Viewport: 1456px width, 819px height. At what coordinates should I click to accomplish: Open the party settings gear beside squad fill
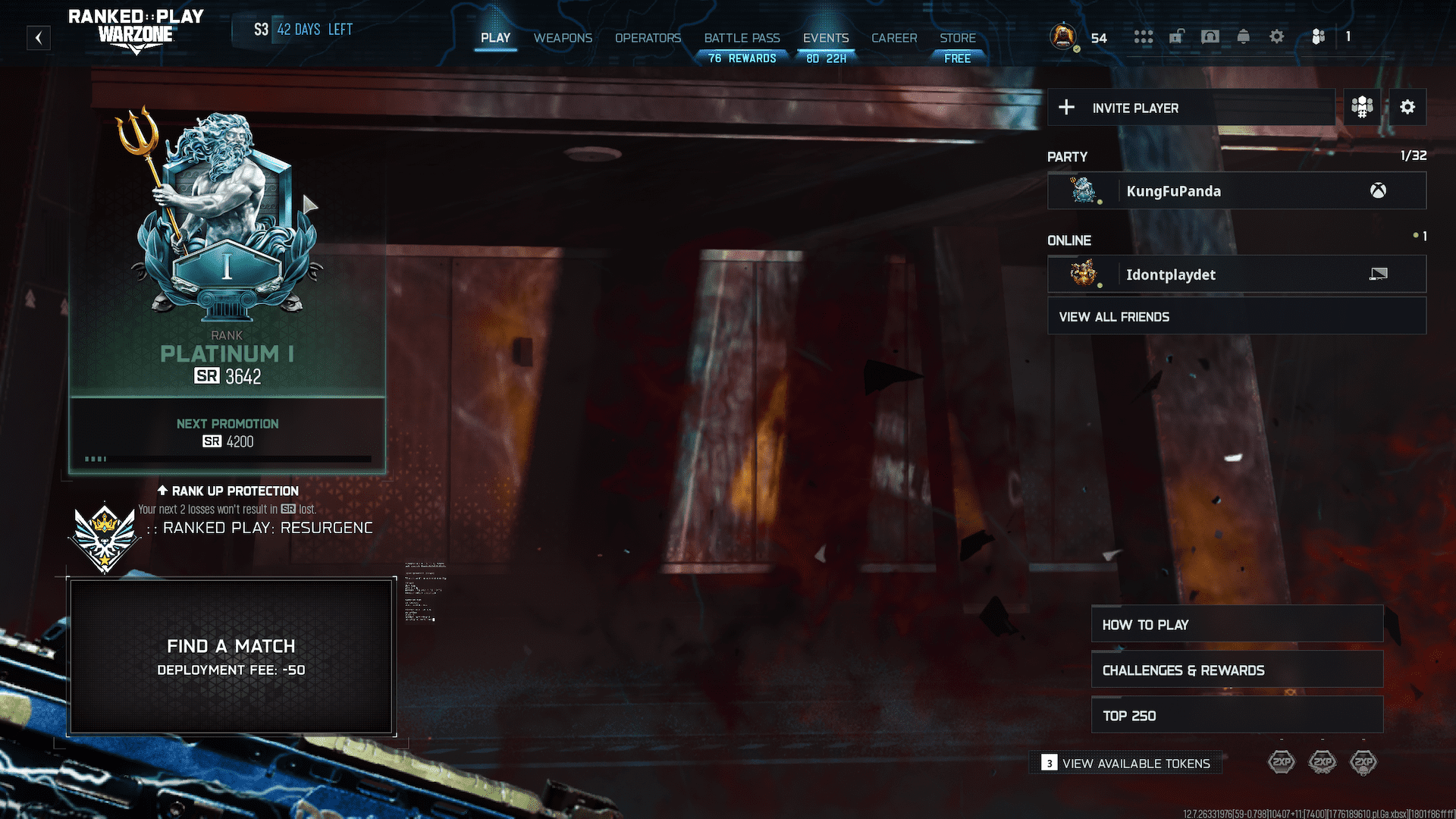1407,107
